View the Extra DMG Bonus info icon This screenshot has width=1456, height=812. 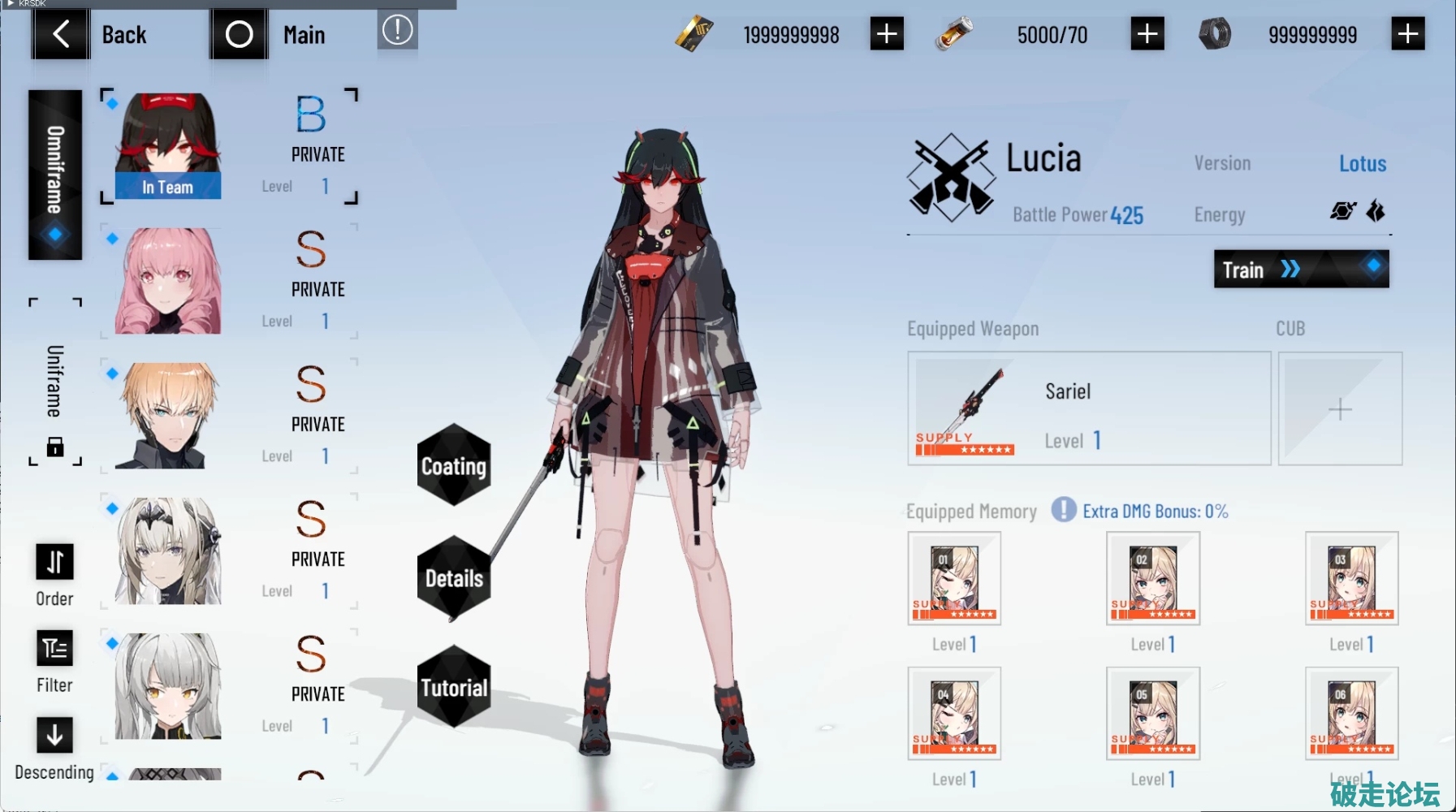(x=1064, y=510)
